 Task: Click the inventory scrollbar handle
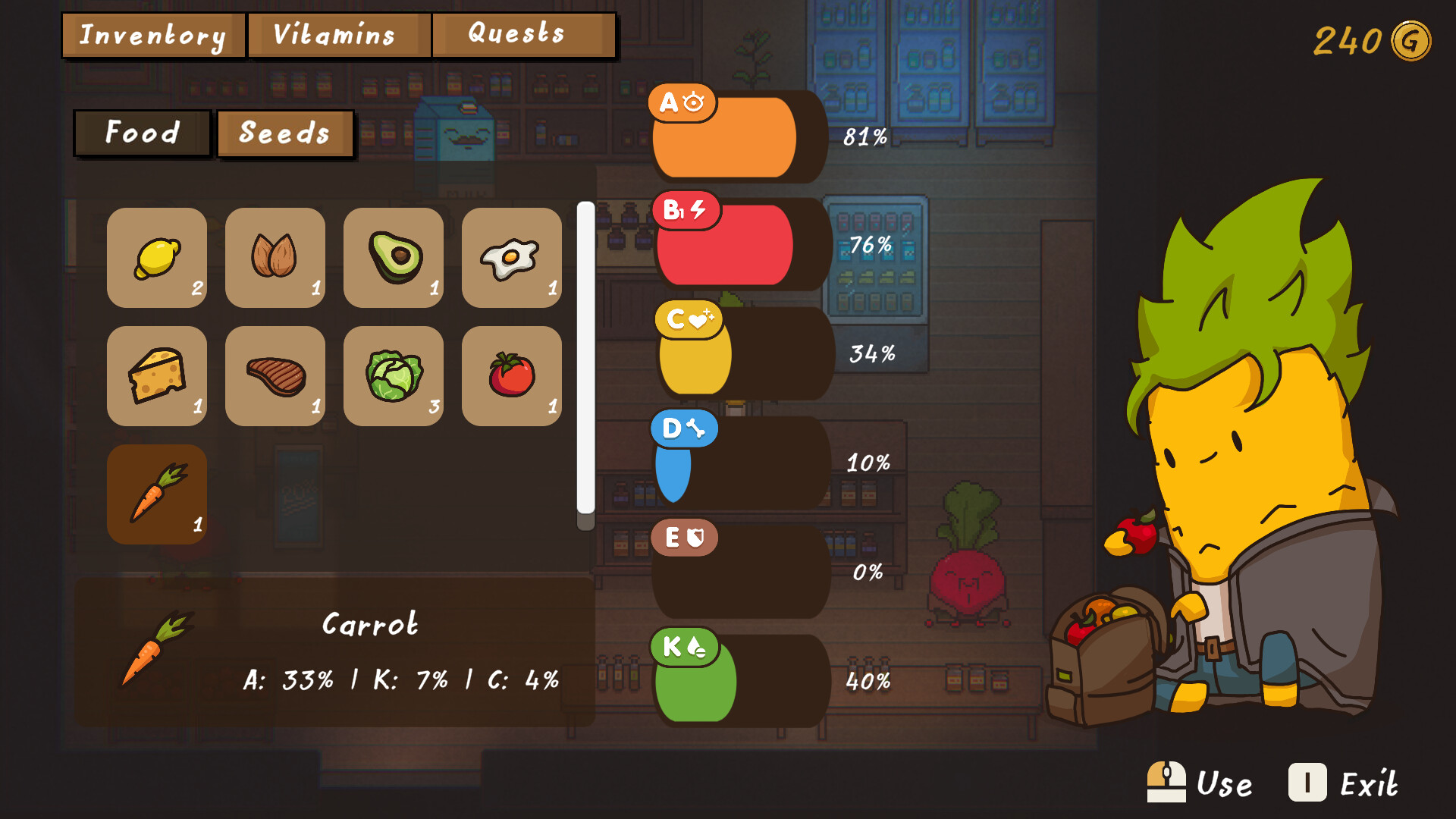[x=585, y=356]
